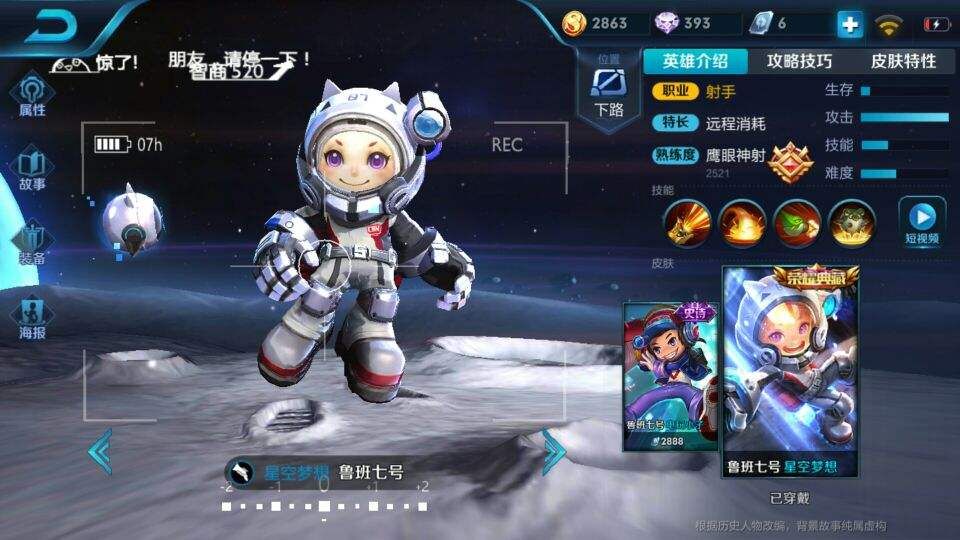Switch to the 攻略技巧 tab
Image resolution: width=960 pixels, height=540 pixels.
pos(798,61)
